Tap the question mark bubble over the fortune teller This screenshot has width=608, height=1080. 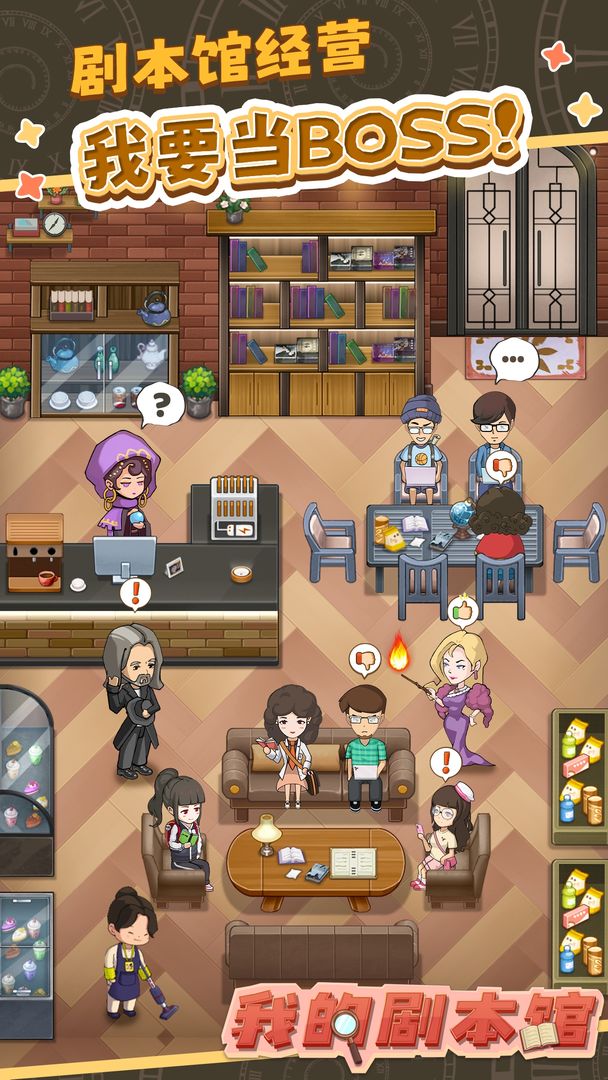[160, 405]
